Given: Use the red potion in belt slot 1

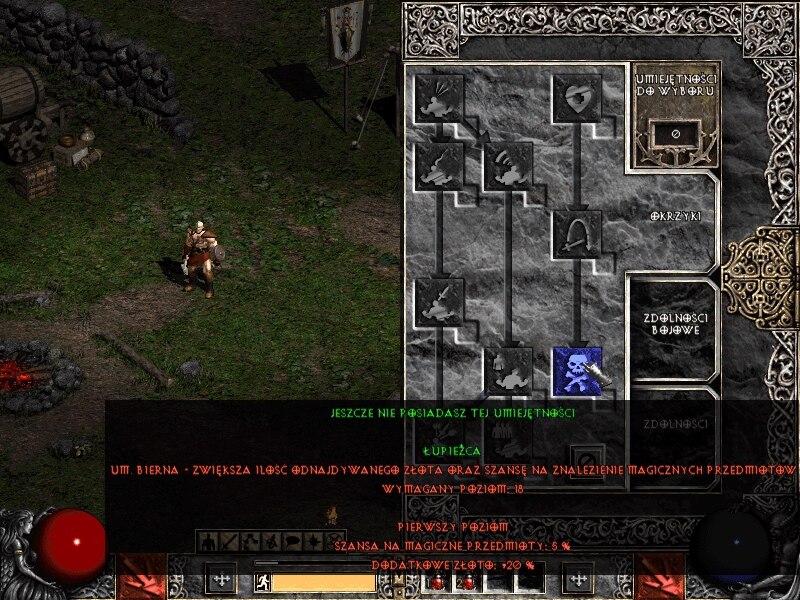Looking at the screenshot, I should click(x=436, y=581).
